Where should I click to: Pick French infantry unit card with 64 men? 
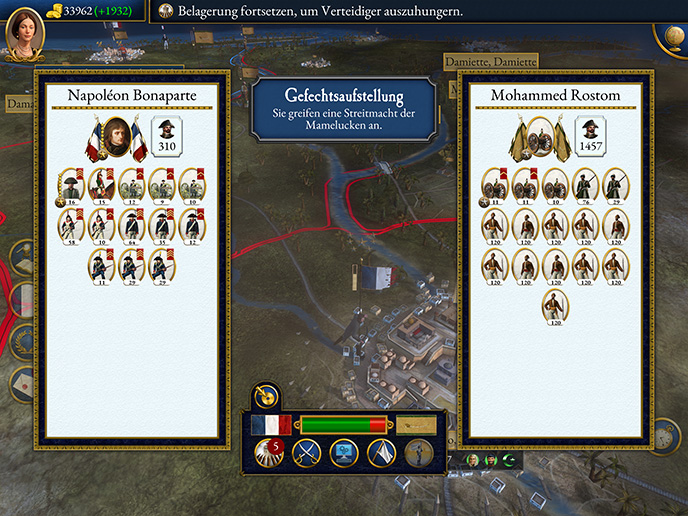[131, 227]
